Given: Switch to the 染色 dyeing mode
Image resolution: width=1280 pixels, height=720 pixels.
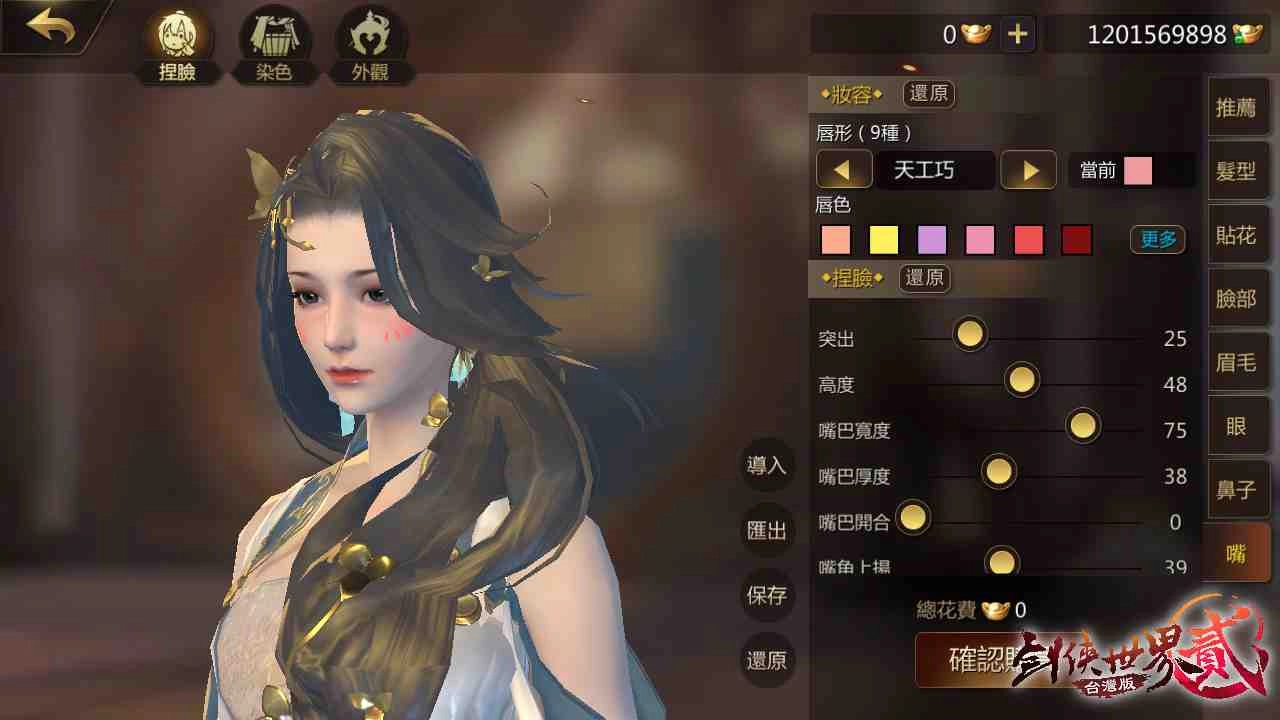Looking at the screenshot, I should (x=273, y=40).
